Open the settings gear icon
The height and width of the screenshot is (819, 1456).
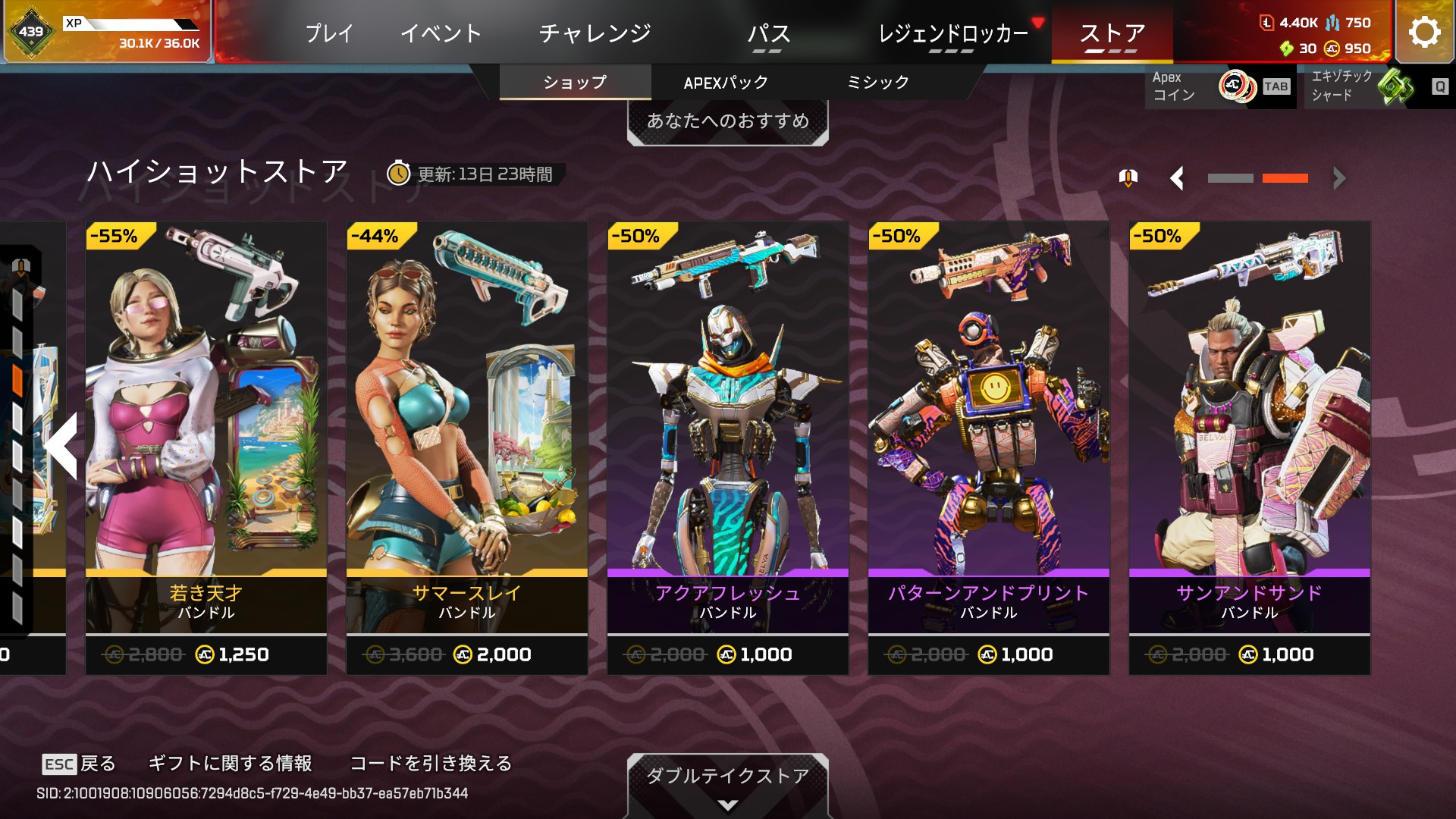pyautogui.click(x=1424, y=33)
